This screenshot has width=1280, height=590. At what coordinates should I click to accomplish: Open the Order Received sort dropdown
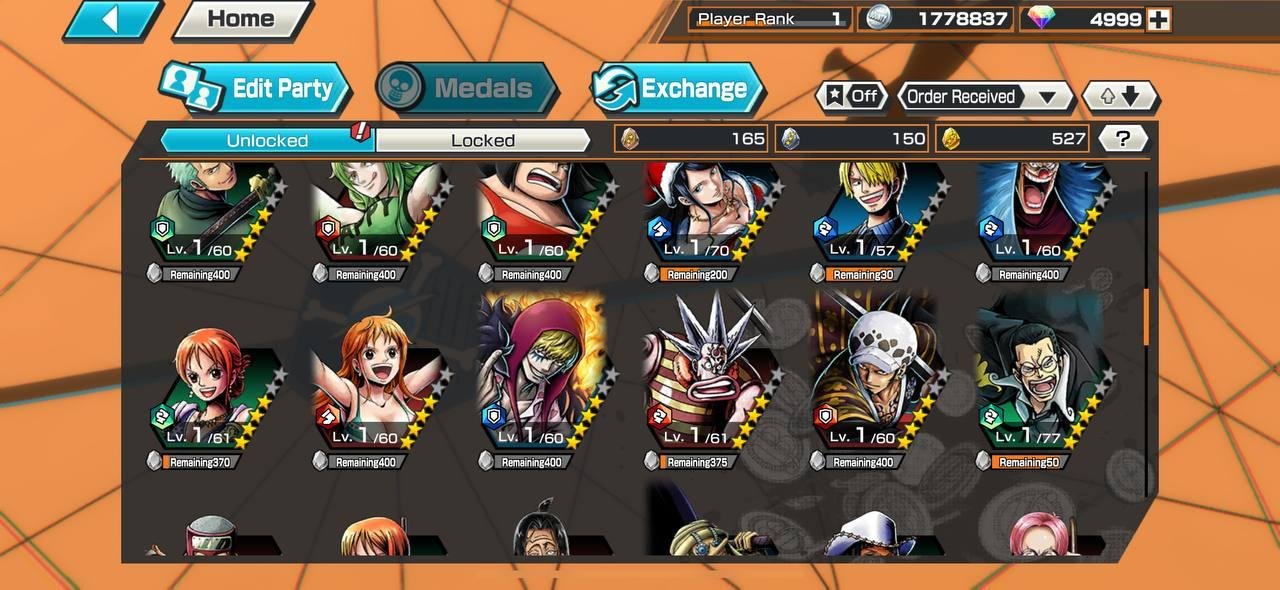(984, 96)
